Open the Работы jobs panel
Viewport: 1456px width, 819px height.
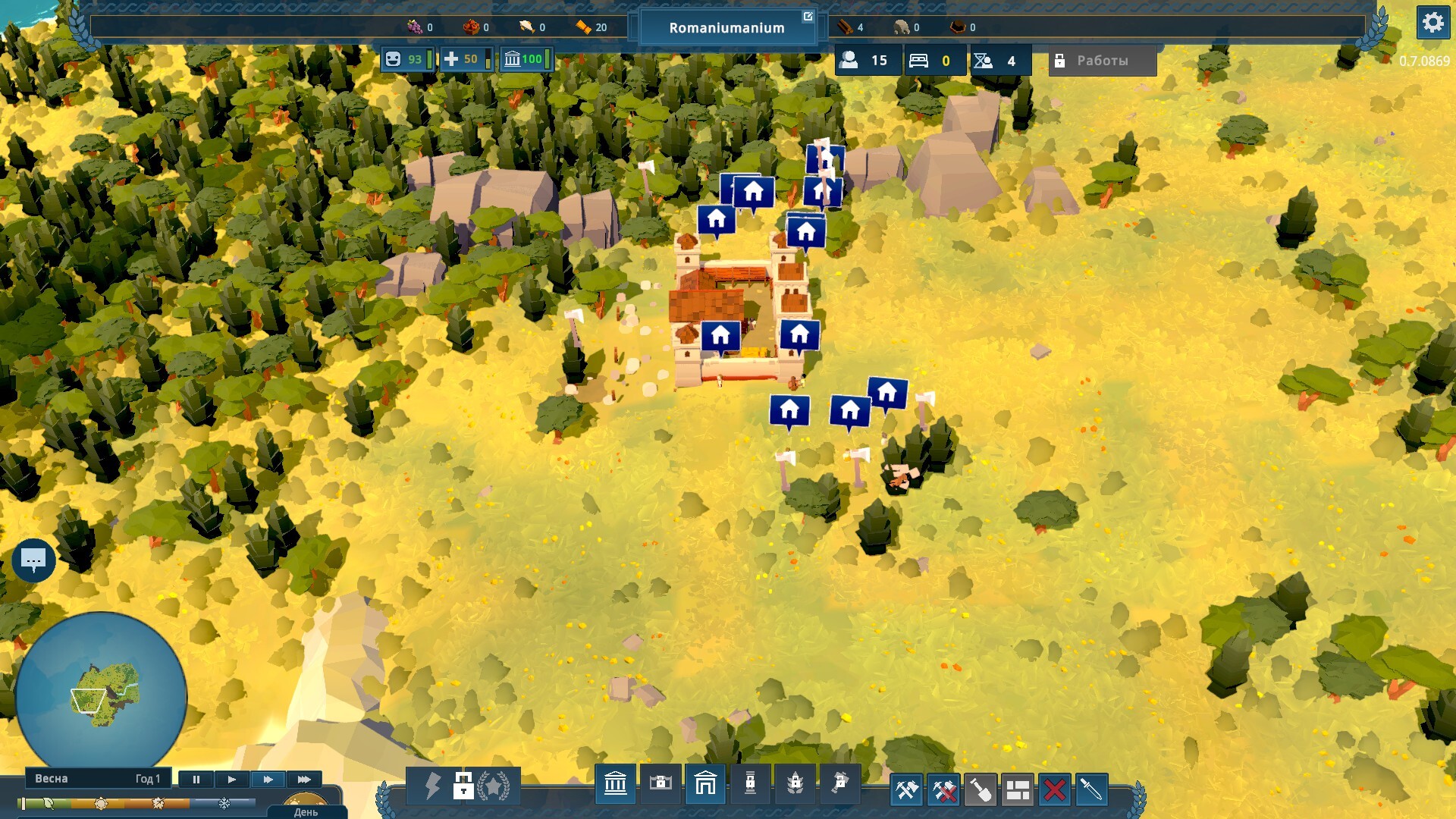[x=1102, y=61]
